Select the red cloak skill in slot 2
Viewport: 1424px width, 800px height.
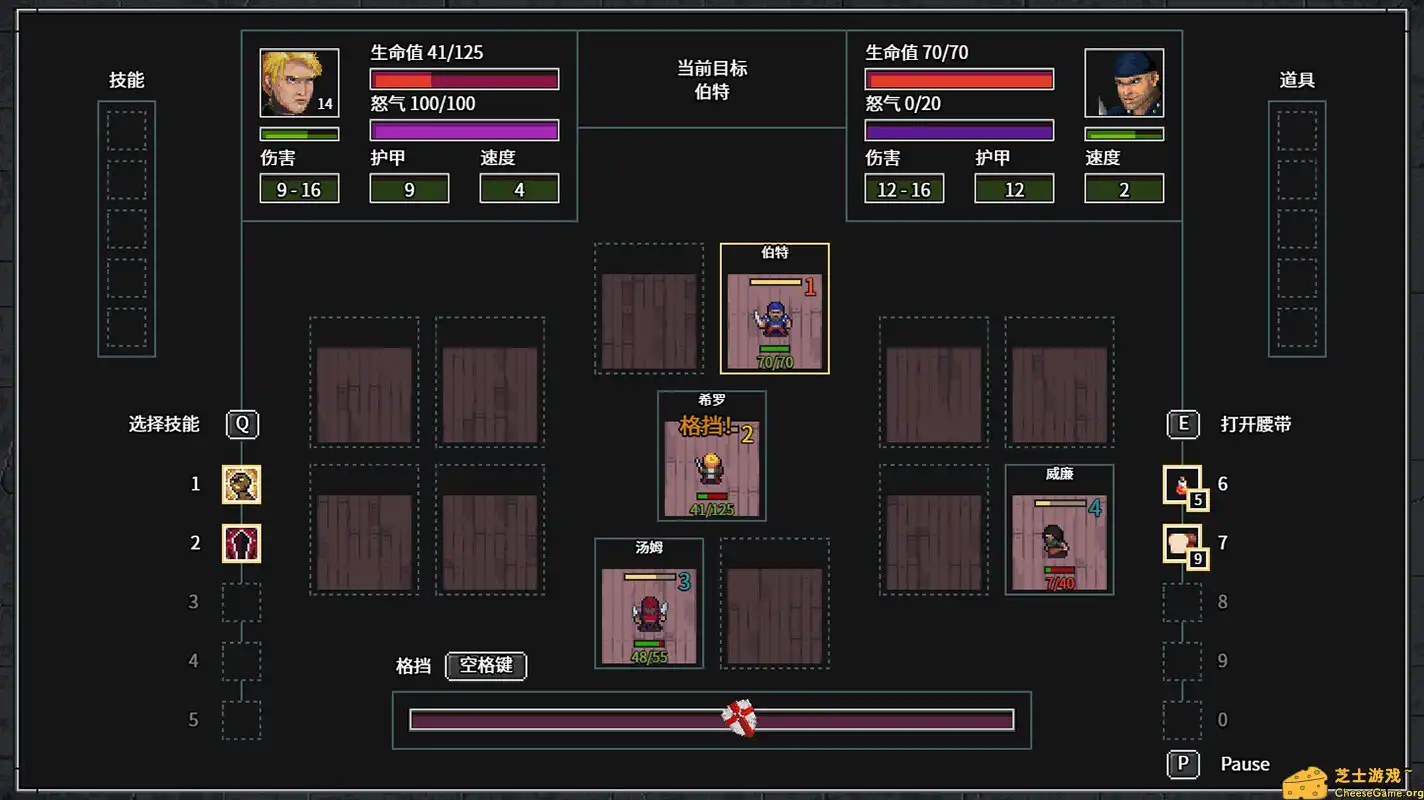pos(241,543)
